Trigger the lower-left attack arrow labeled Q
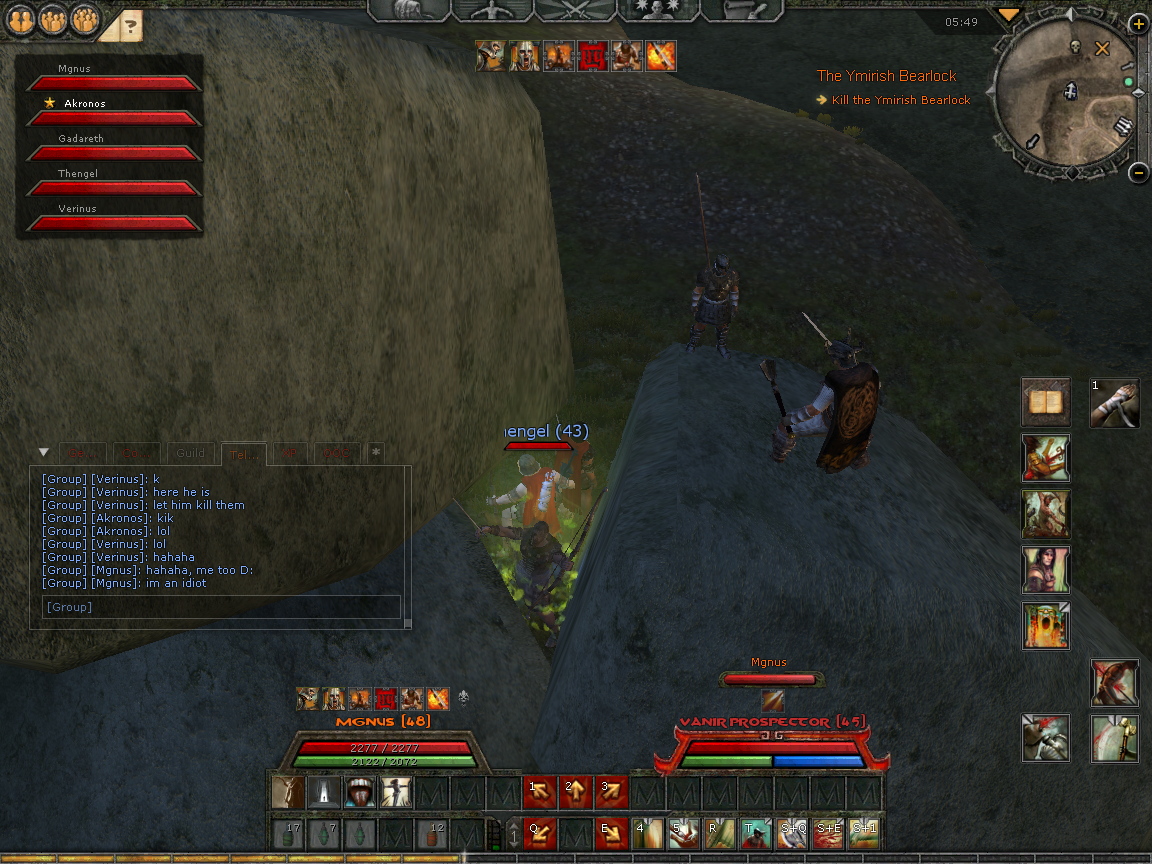Viewport: 1152px width, 864px height. pyautogui.click(x=541, y=833)
